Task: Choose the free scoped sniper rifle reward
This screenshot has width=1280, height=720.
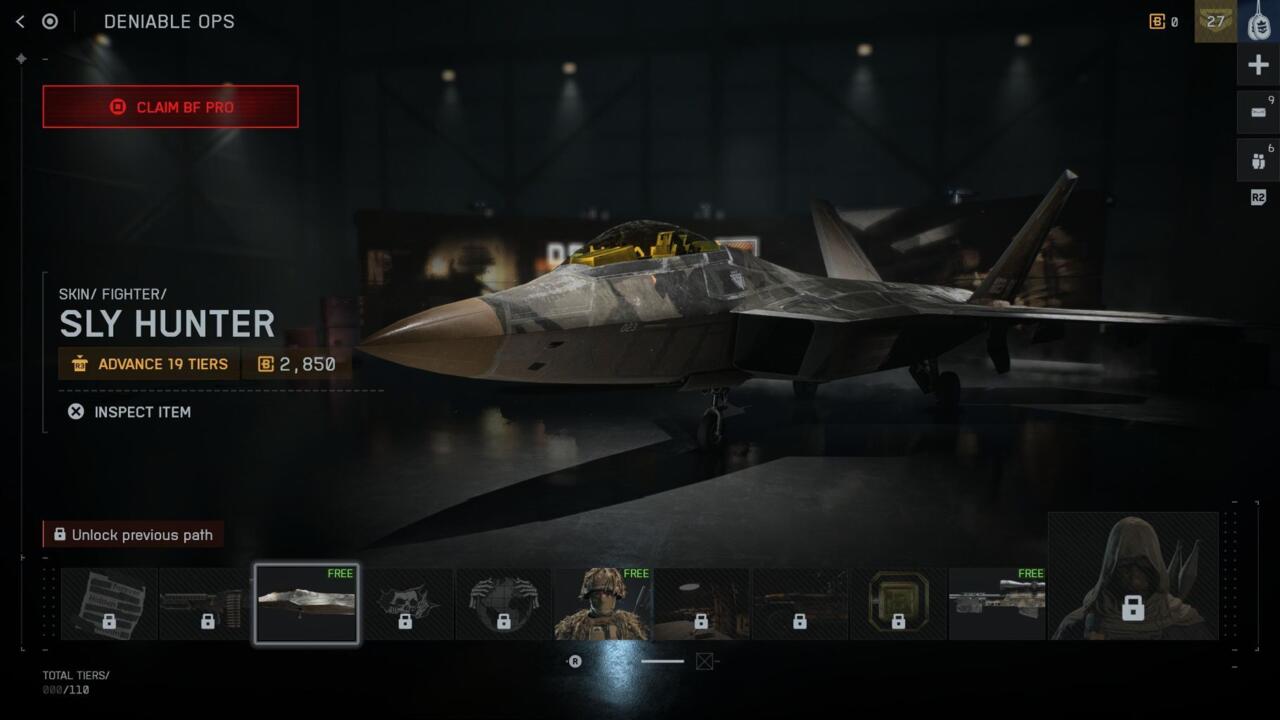Action: [996, 604]
